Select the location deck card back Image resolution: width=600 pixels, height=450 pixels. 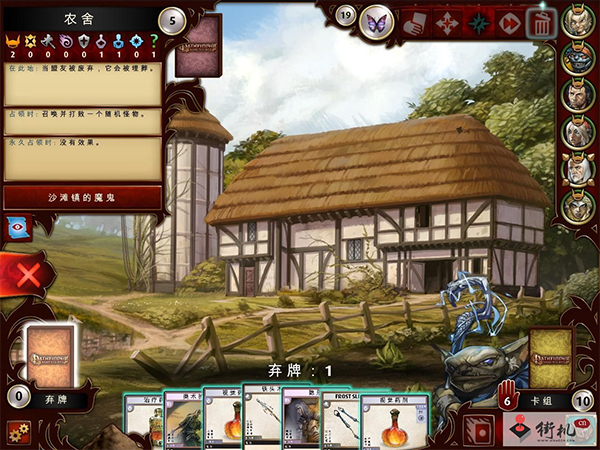pos(198,46)
